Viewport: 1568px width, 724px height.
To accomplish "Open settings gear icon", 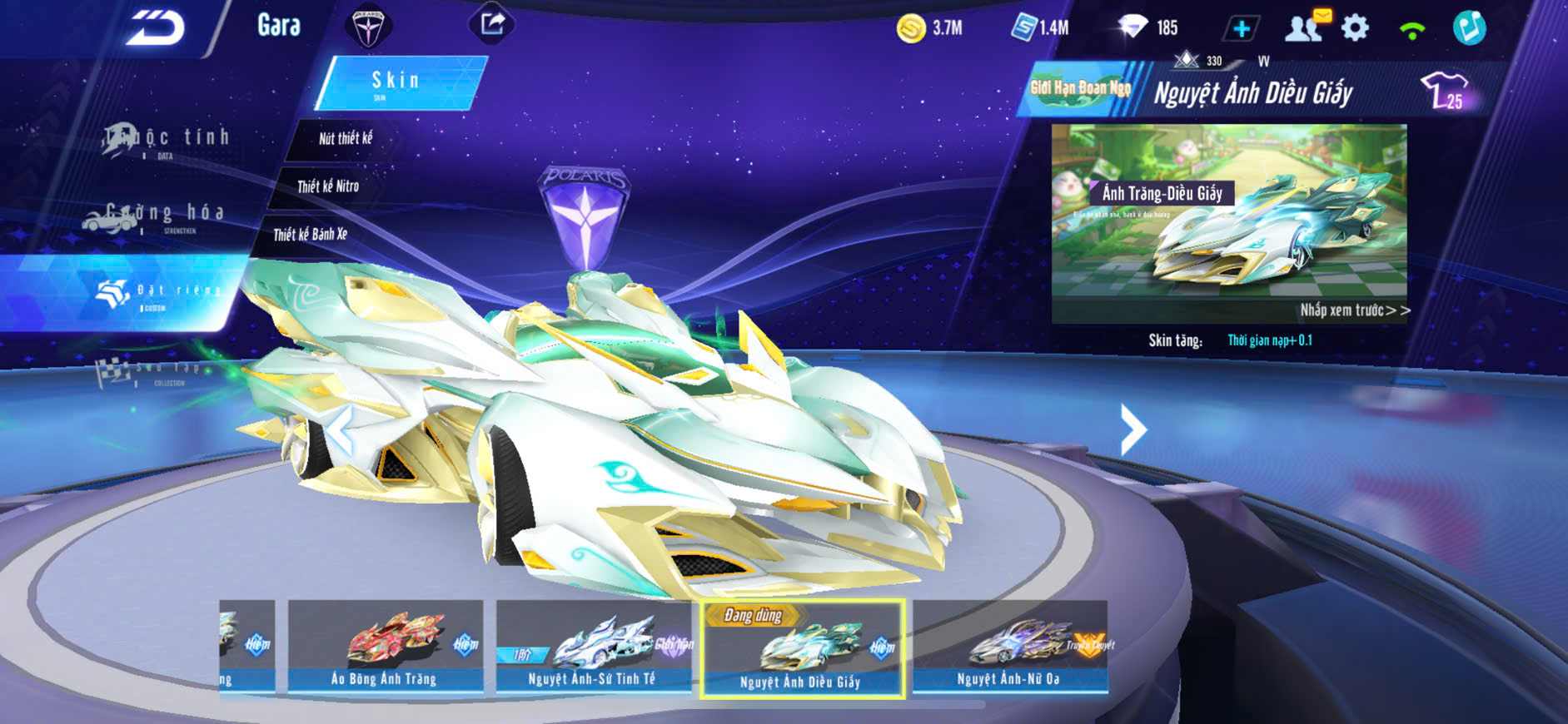I will tap(1356, 28).
